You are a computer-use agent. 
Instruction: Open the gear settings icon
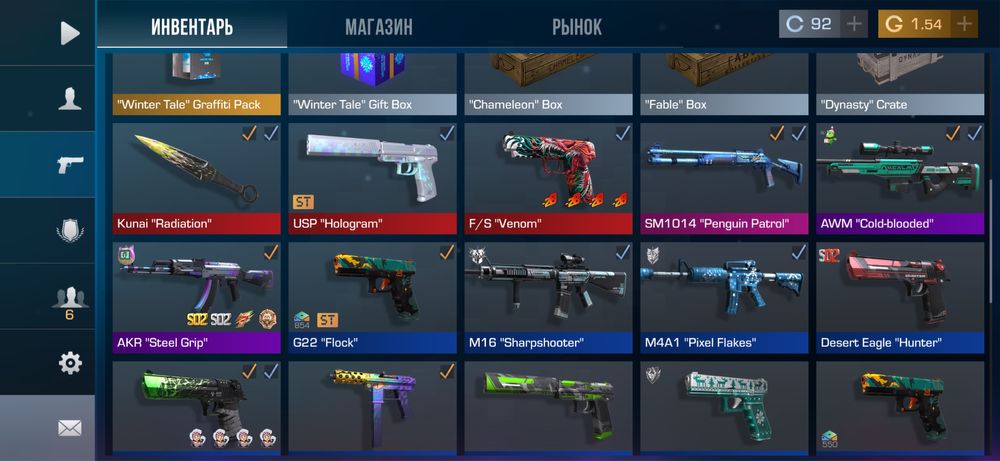(69, 363)
